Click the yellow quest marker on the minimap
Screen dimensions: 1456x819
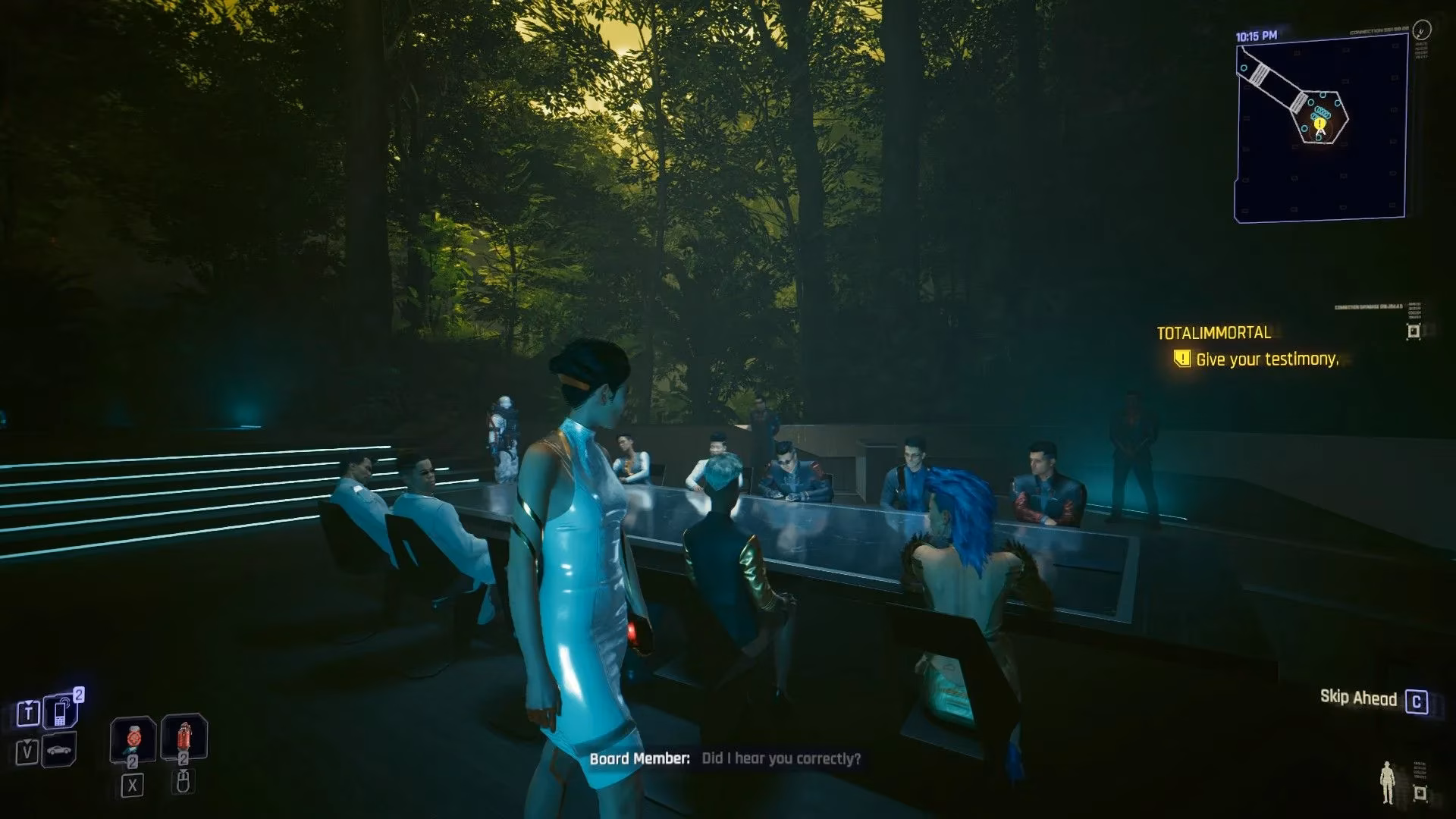coord(1320,123)
